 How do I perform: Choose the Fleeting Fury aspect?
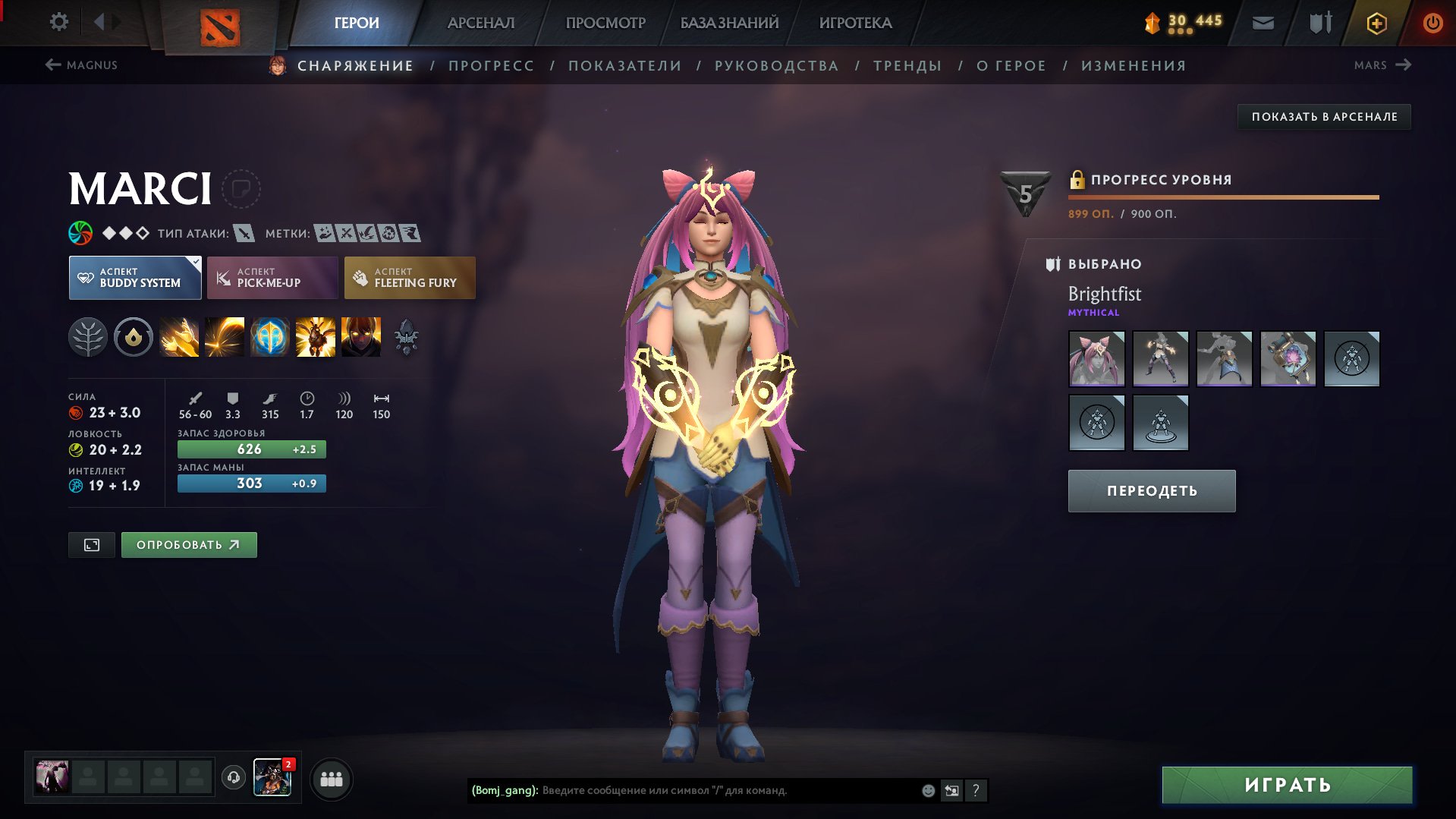point(410,278)
